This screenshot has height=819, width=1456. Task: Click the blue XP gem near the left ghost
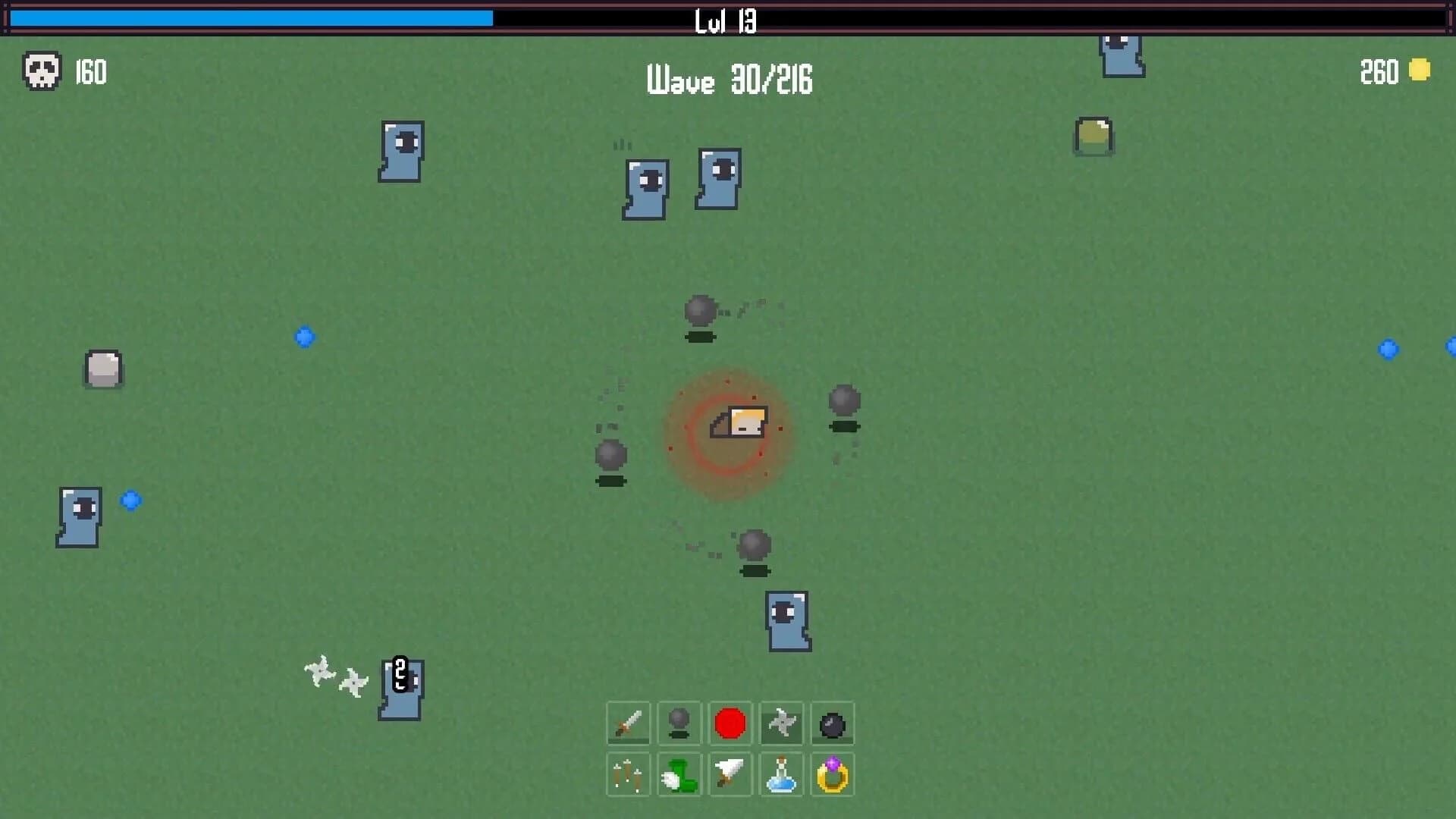[x=131, y=500]
